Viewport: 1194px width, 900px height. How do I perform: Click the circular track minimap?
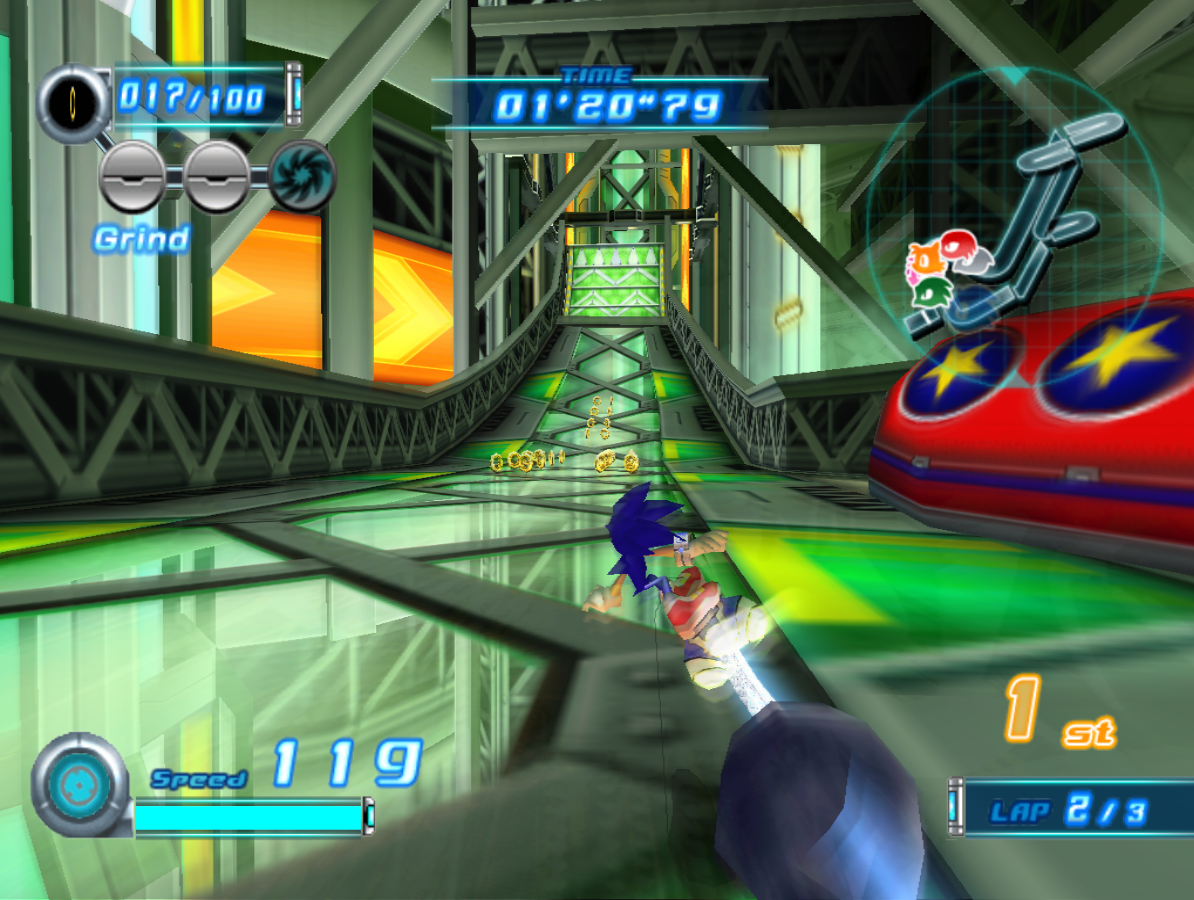(x=1015, y=215)
